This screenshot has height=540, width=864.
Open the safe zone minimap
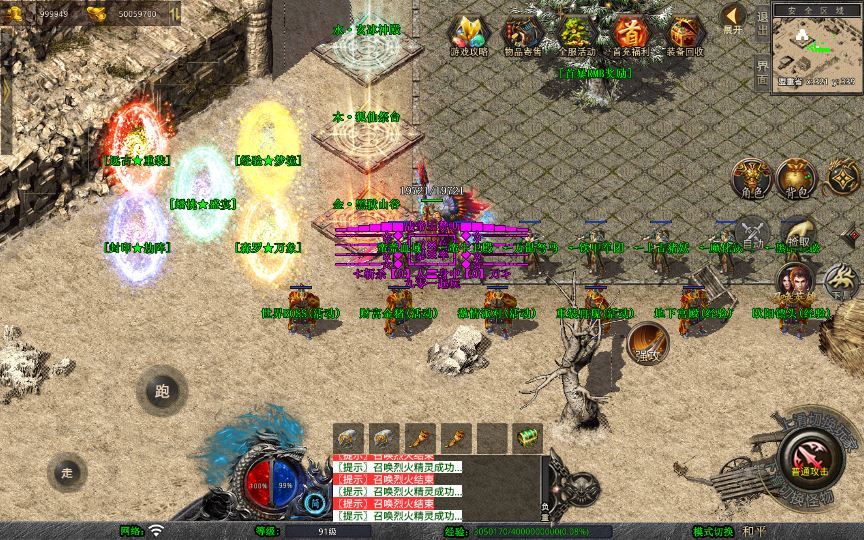coord(816,45)
